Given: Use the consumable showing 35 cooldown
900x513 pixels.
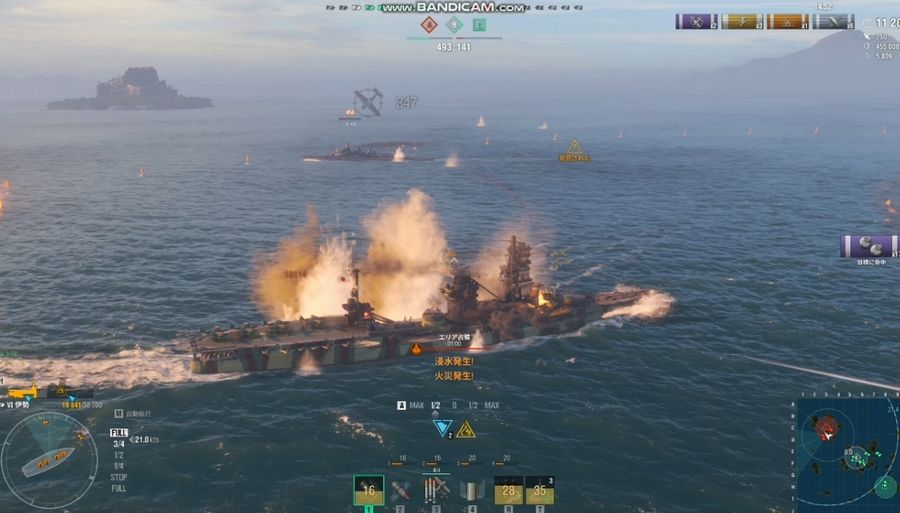Looking at the screenshot, I should pyautogui.click(x=540, y=490).
